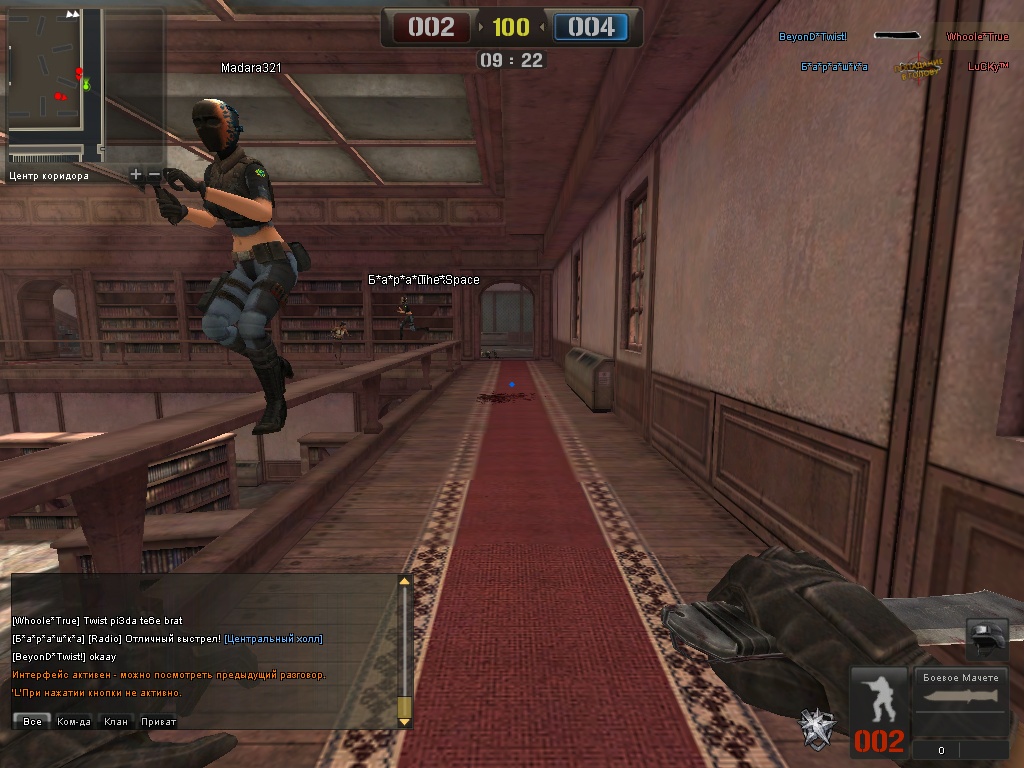Image resolution: width=1024 pixels, height=768 pixels.
Task: Zoom in the minimap with the plus button
Action: coord(136,175)
